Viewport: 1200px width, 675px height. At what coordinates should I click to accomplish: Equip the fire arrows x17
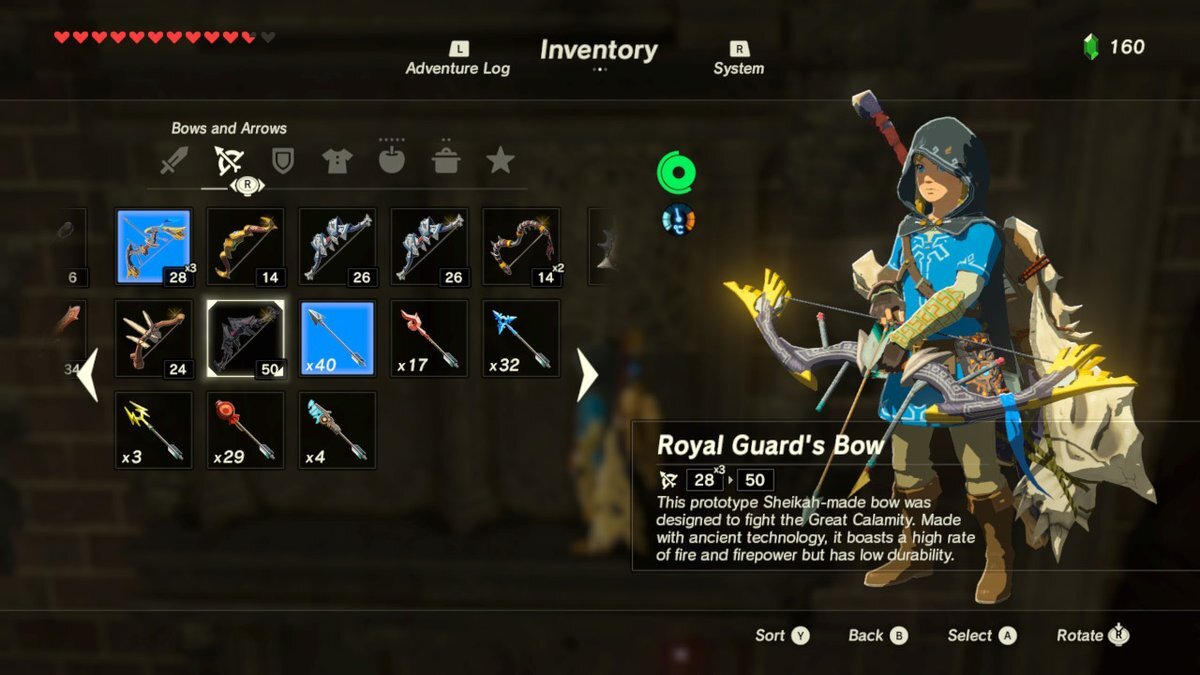(x=429, y=338)
